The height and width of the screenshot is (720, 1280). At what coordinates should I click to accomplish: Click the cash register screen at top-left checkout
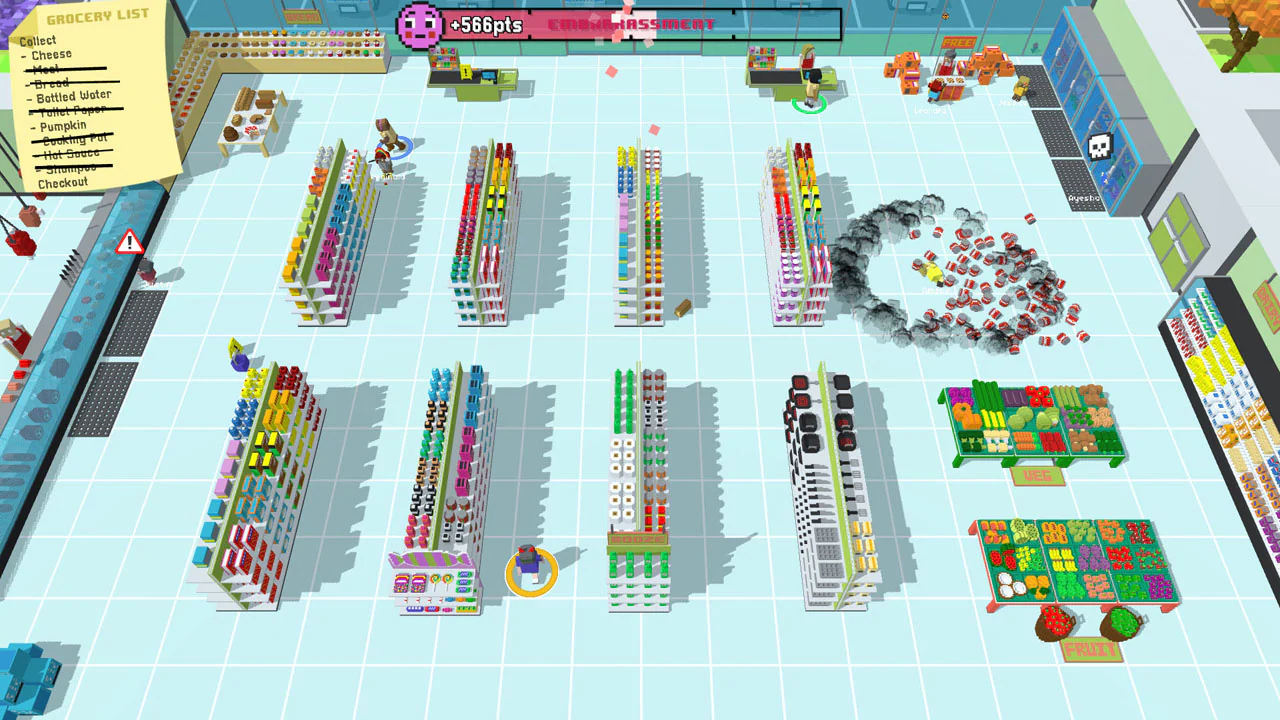(x=490, y=74)
